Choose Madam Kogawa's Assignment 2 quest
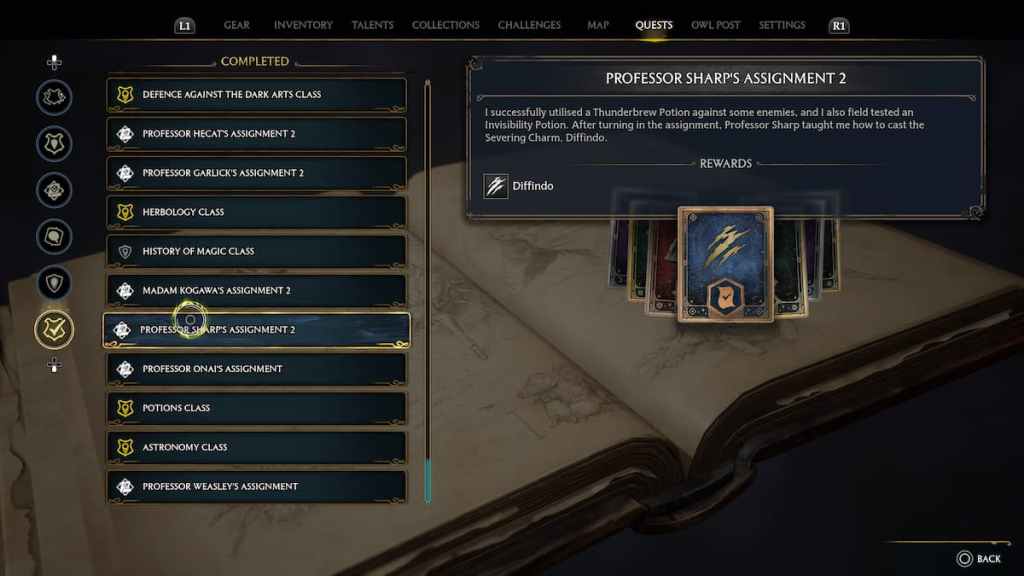Viewport: 1024px width, 576px height. pos(256,291)
